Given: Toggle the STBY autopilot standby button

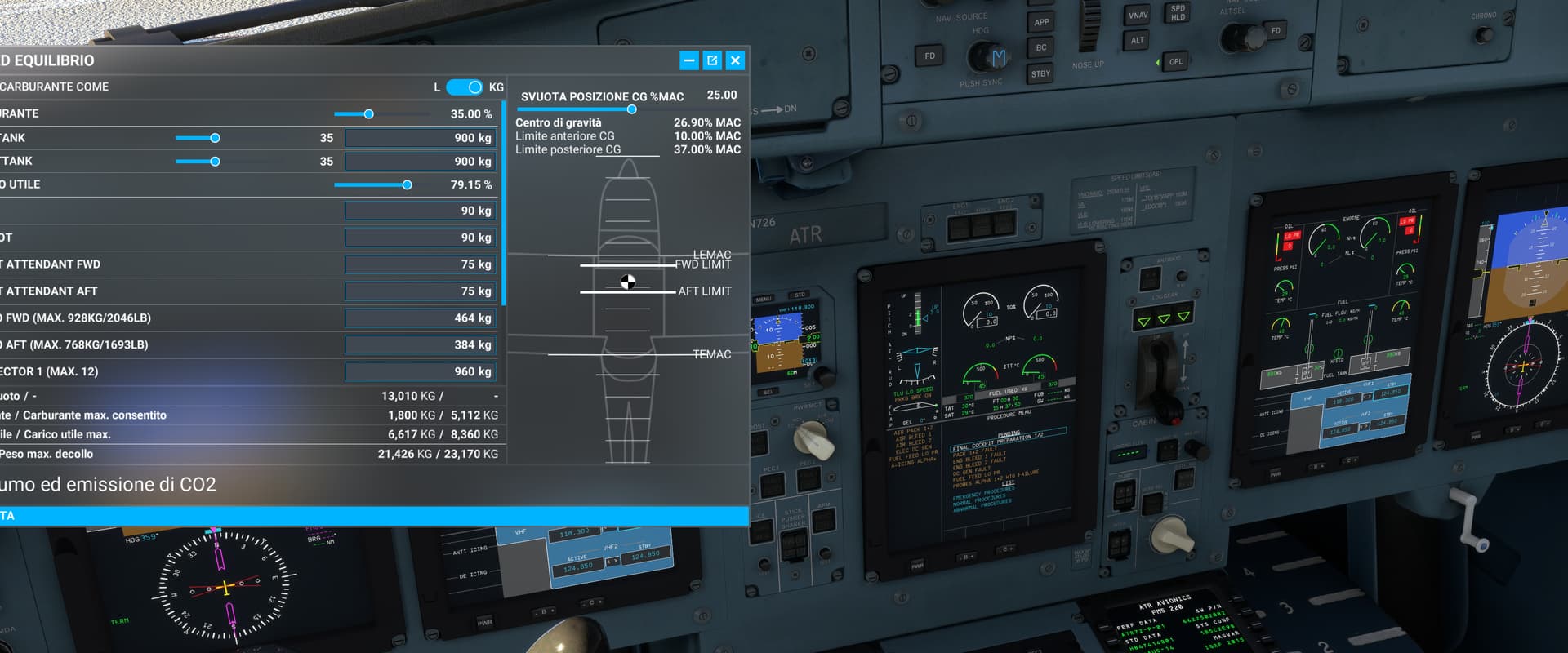Looking at the screenshot, I should (1041, 73).
